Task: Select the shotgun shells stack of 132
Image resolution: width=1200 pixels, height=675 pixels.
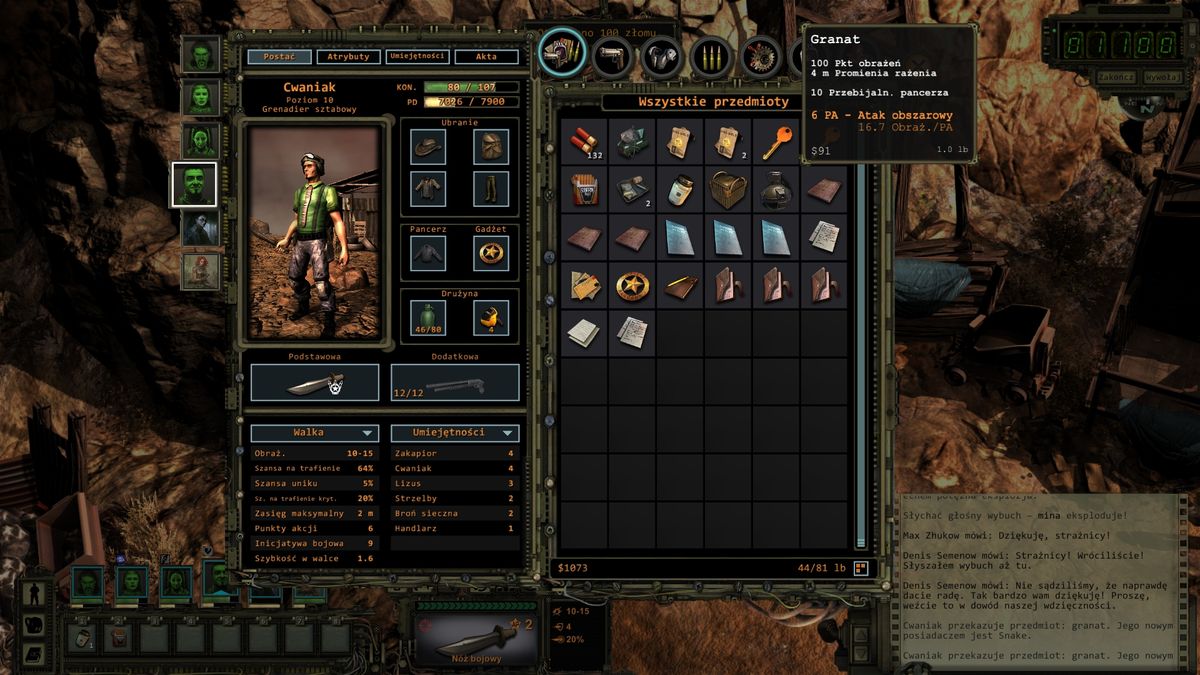Action: click(x=584, y=142)
